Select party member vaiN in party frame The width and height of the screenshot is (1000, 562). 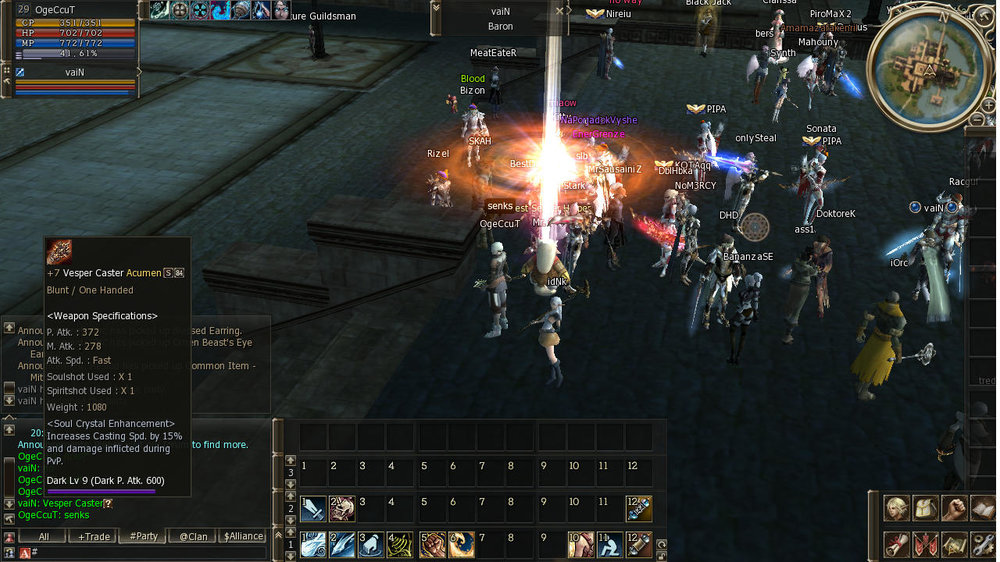coord(75,72)
